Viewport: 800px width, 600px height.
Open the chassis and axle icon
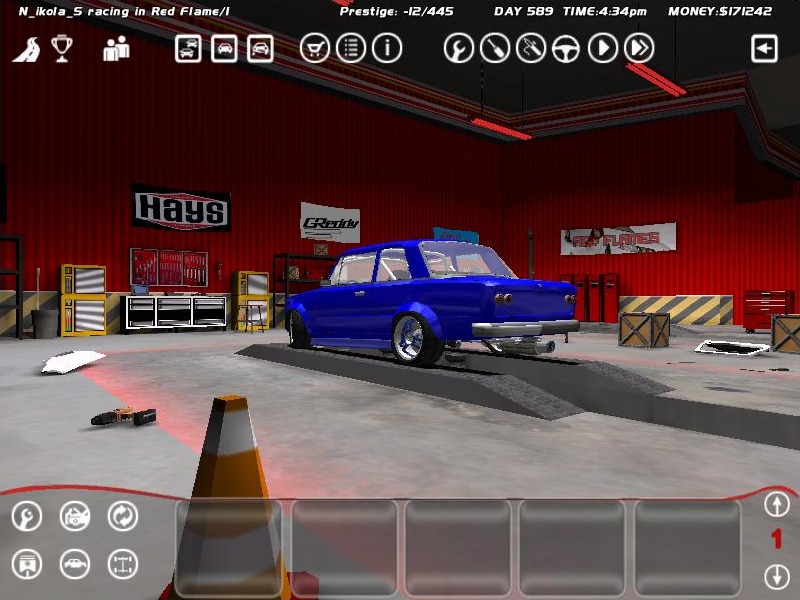122,564
